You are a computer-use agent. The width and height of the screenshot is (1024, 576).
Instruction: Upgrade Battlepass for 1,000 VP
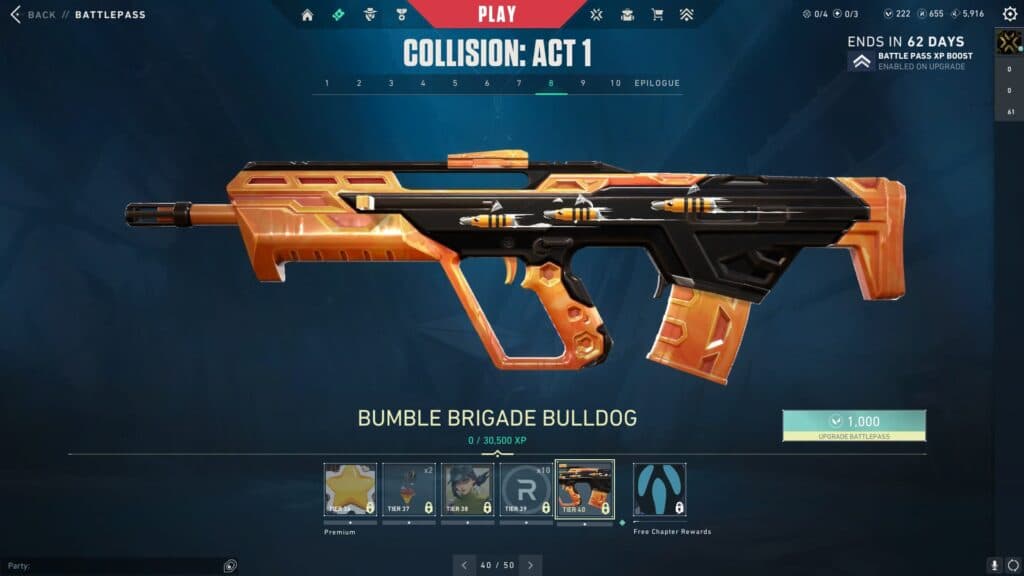coord(854,425)
